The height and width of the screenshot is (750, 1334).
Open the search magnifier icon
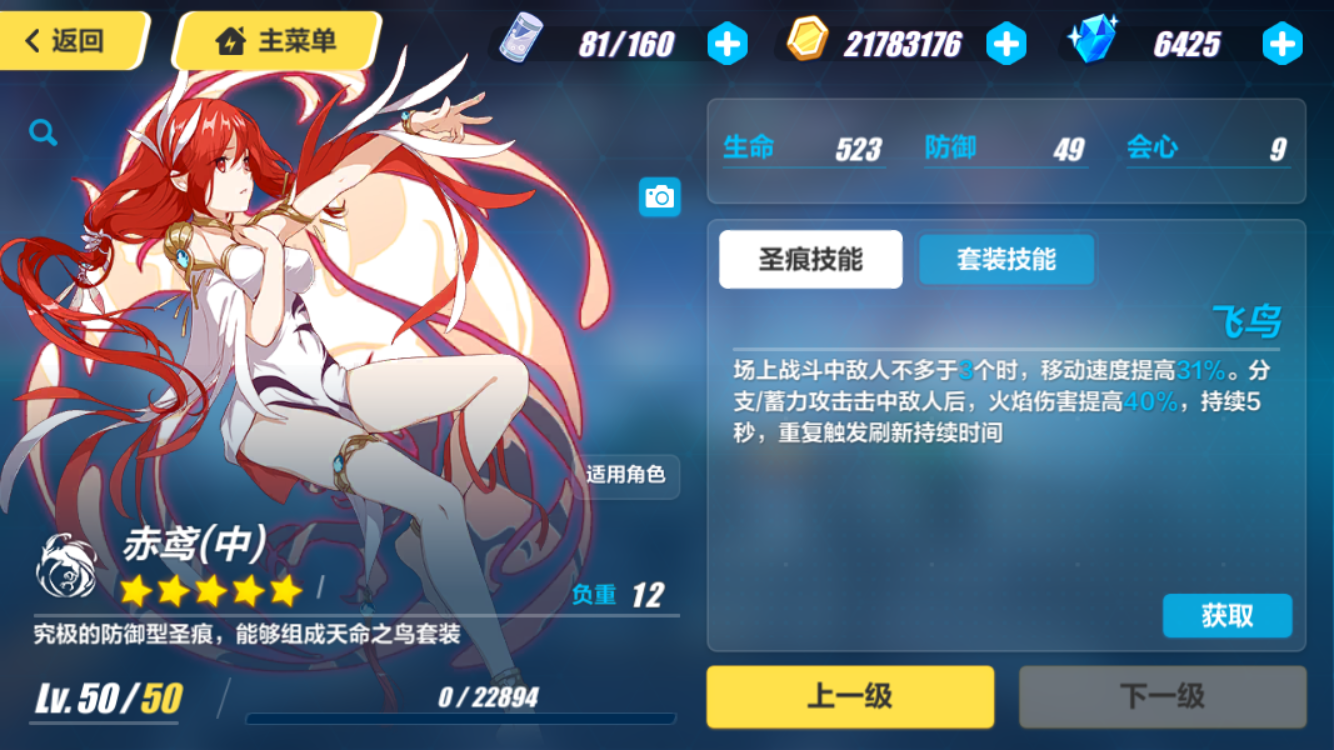(x=41, y=132)
